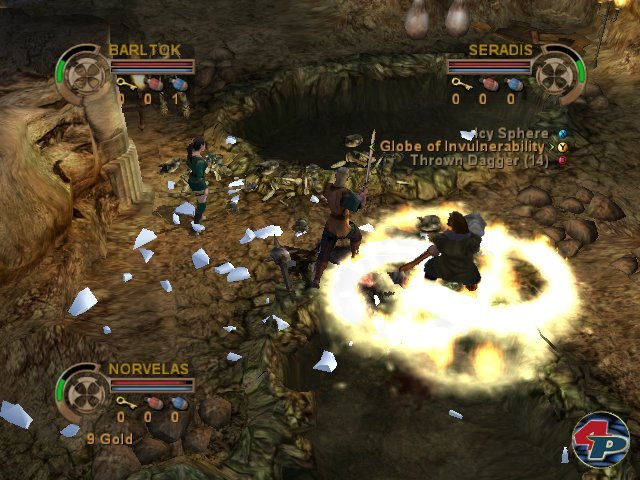The image size is (640, 480).
Task: Use Seradis's blue mana potion
Action: pyautogui.click(x=514, y=84)
